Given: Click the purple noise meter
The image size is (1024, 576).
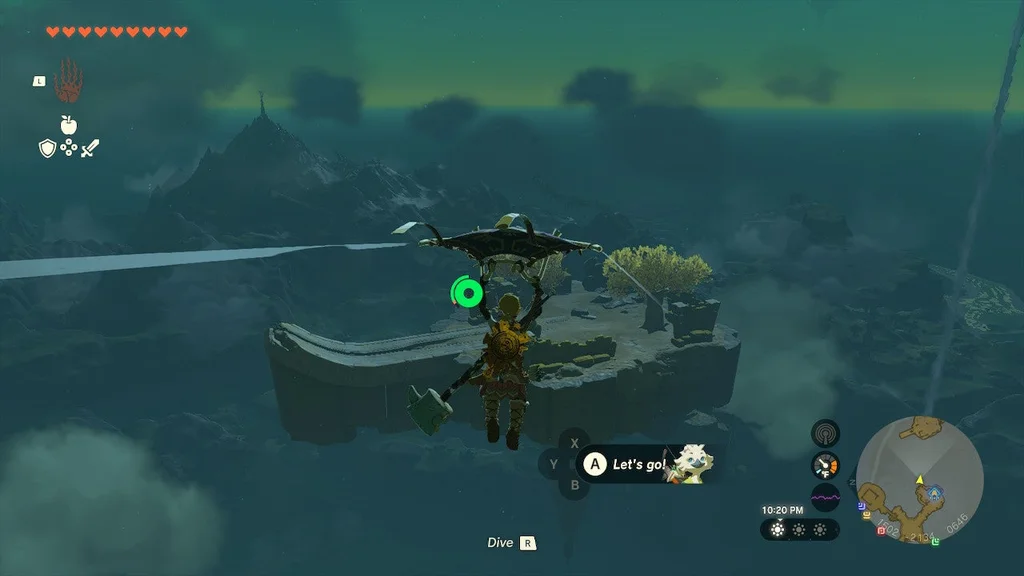Looking at the screenshot, I should (x=825, y=496).
